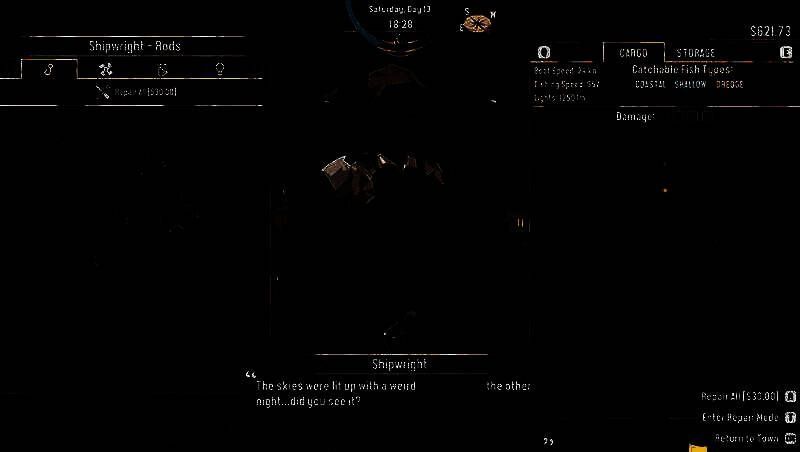Screen dimensions: 800x452
Task: Switch to the Cargo tab
Action: [x=633, y=52]
